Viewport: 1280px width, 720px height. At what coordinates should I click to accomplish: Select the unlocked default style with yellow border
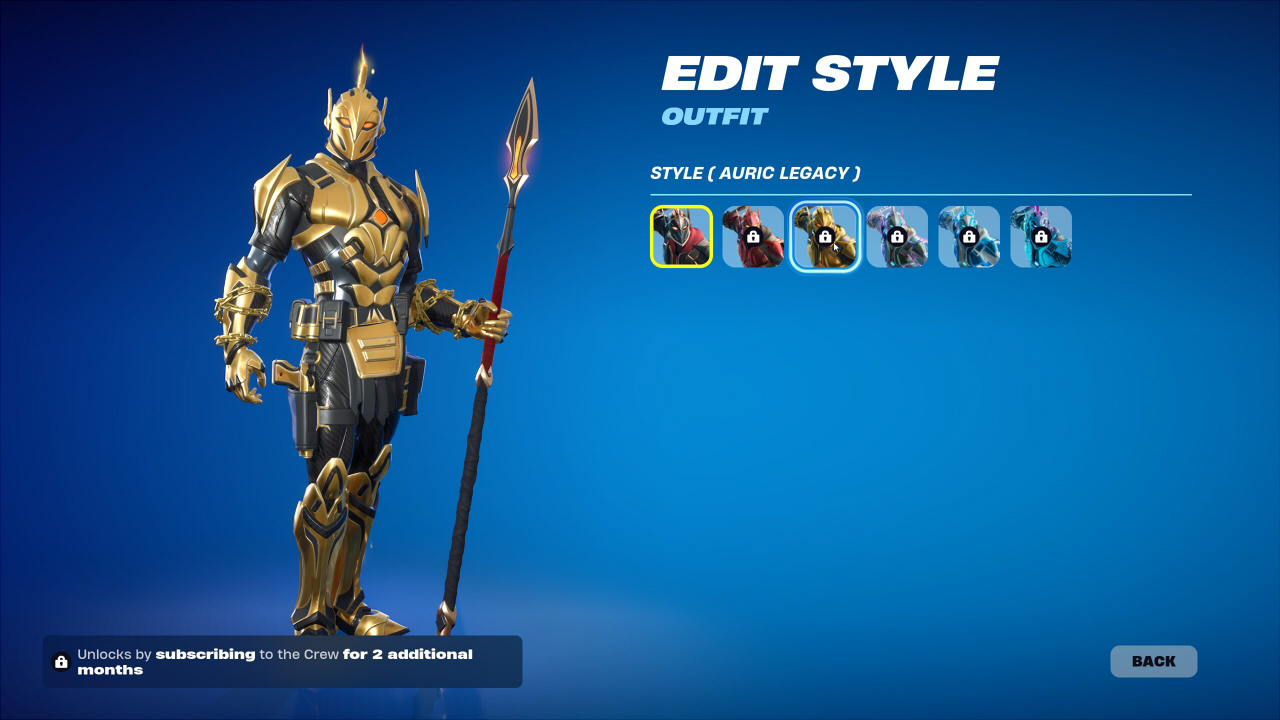[681, 237]
